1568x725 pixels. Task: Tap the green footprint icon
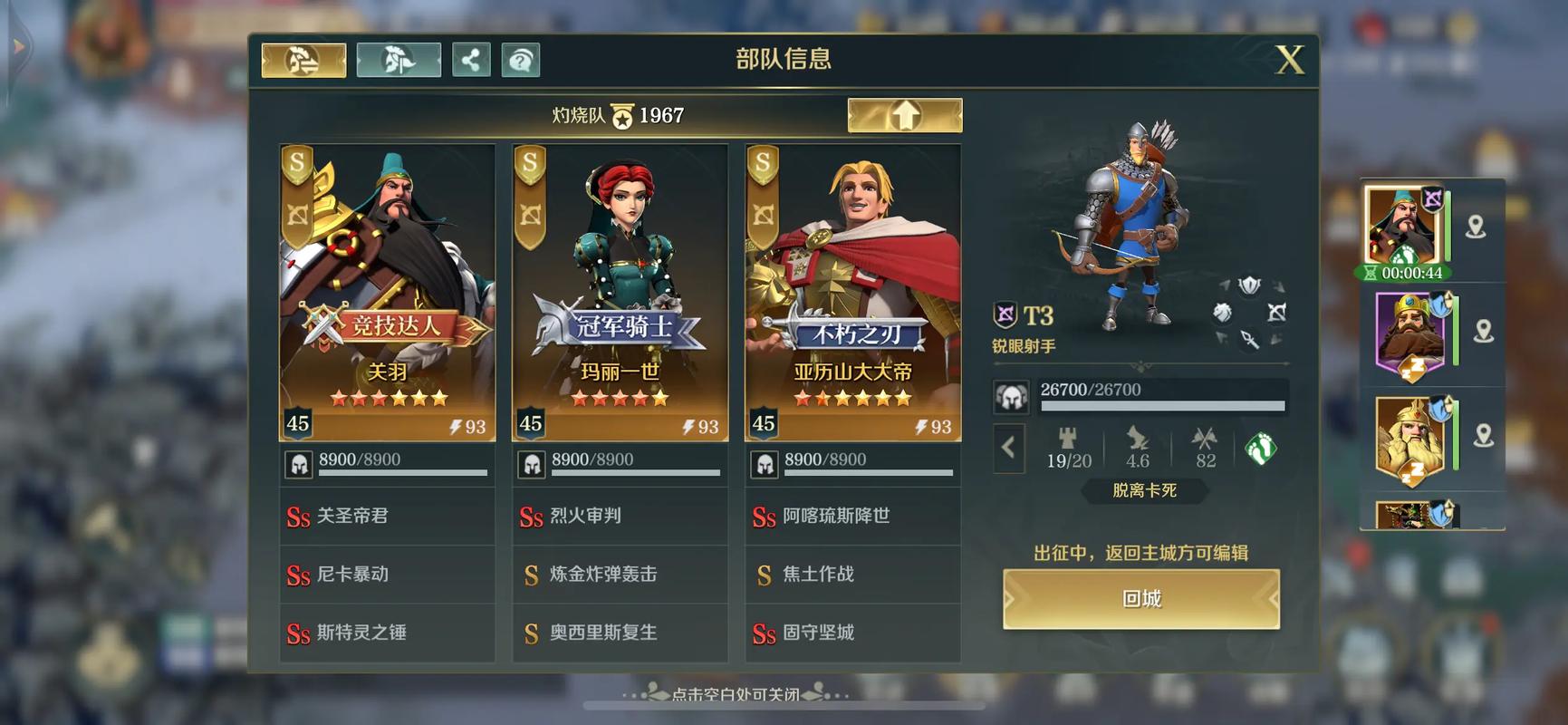1260,448
